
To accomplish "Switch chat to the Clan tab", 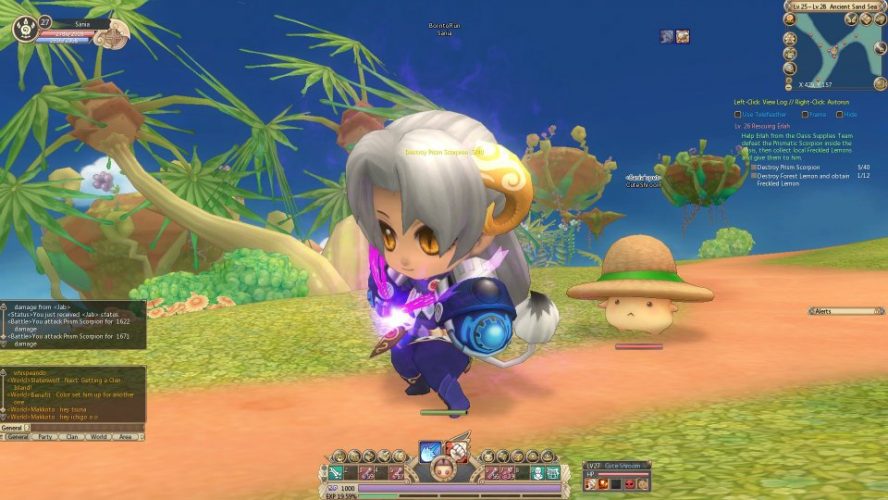I will tap(72, 437).
